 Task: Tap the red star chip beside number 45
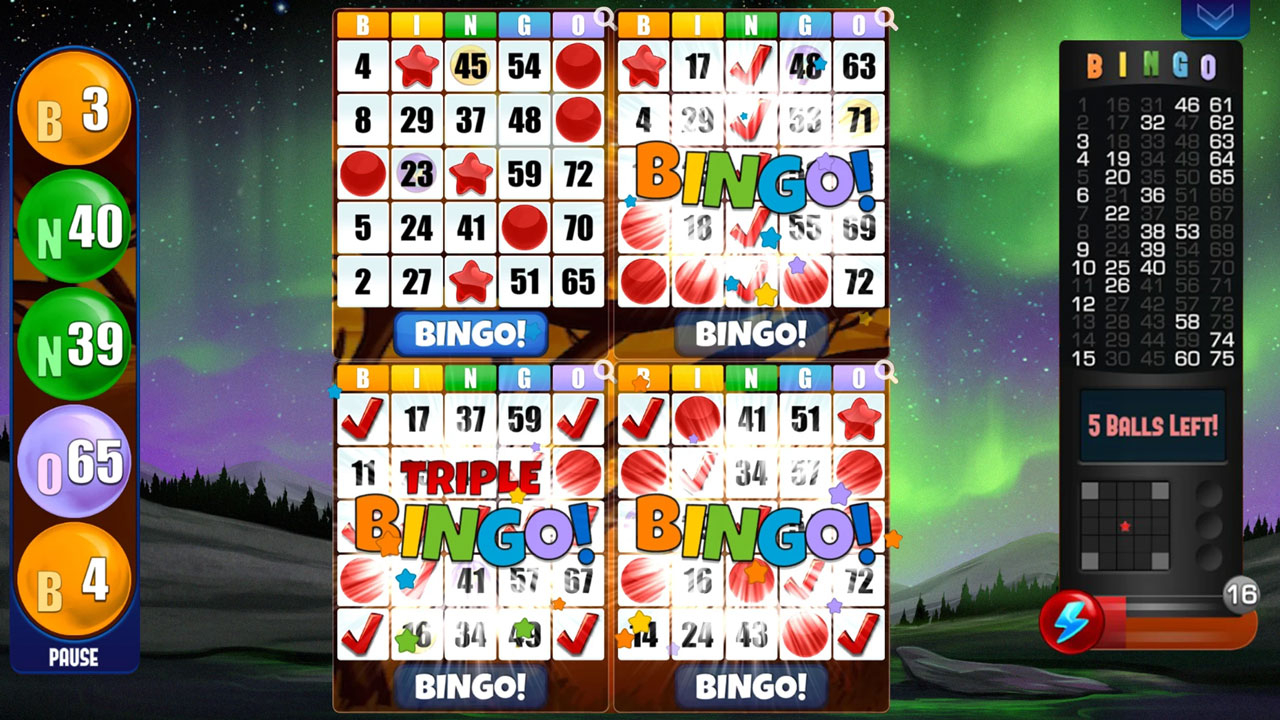pos(417,67)
